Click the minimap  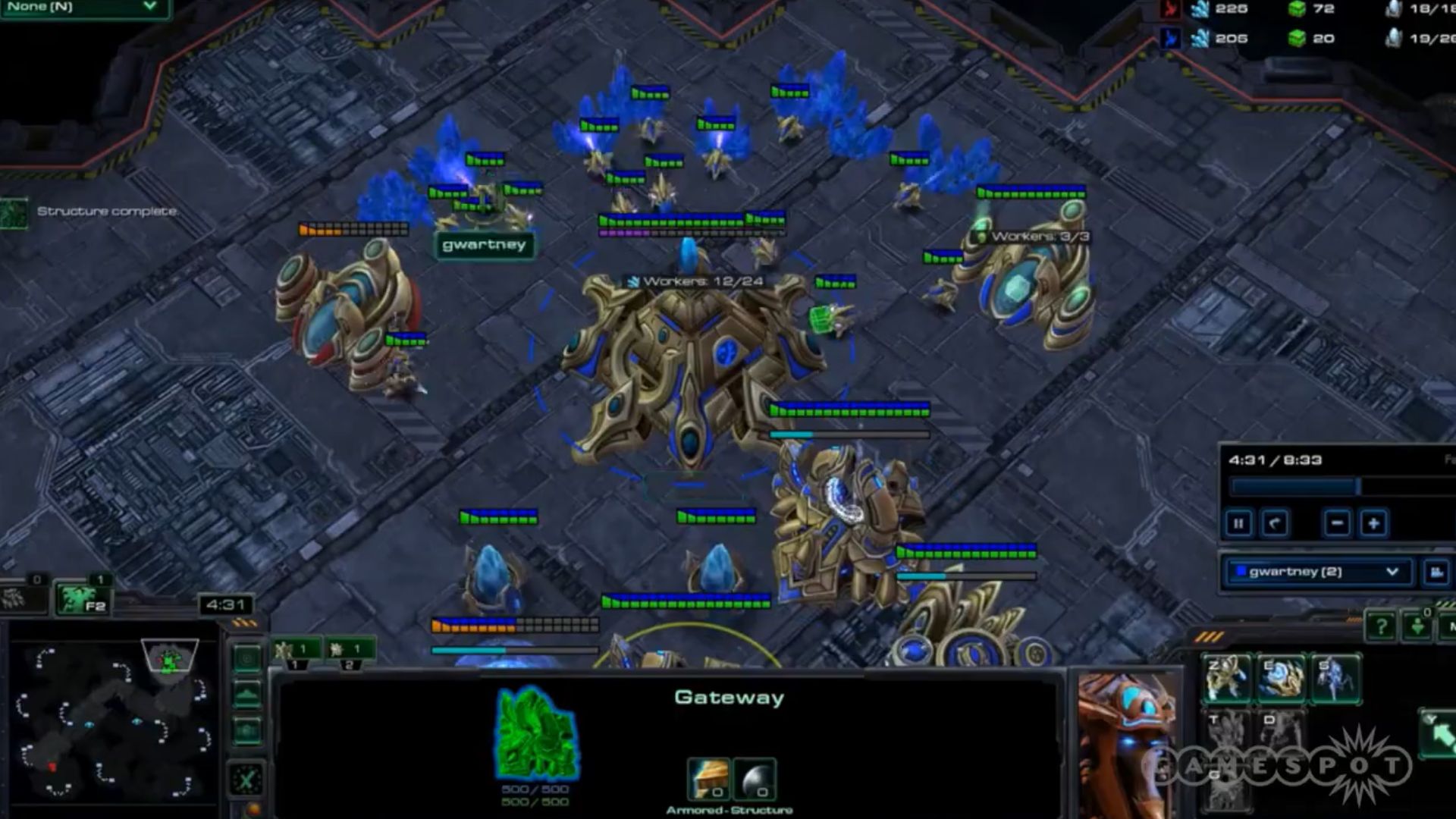tap(110, 717)
